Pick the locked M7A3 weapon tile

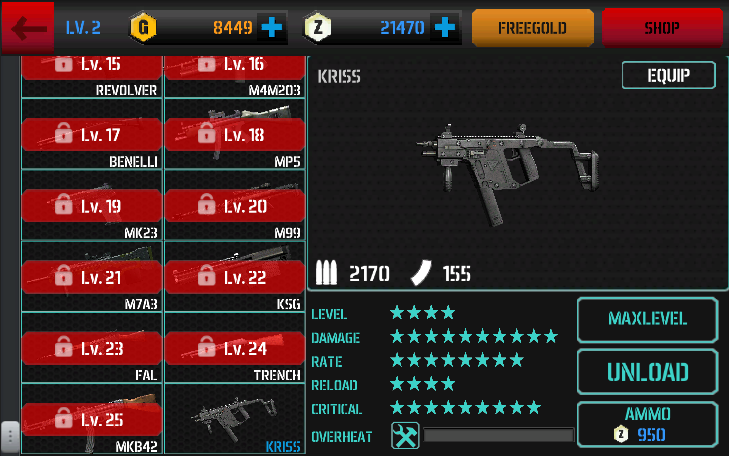pyautogui.click(x=92, y=277)
